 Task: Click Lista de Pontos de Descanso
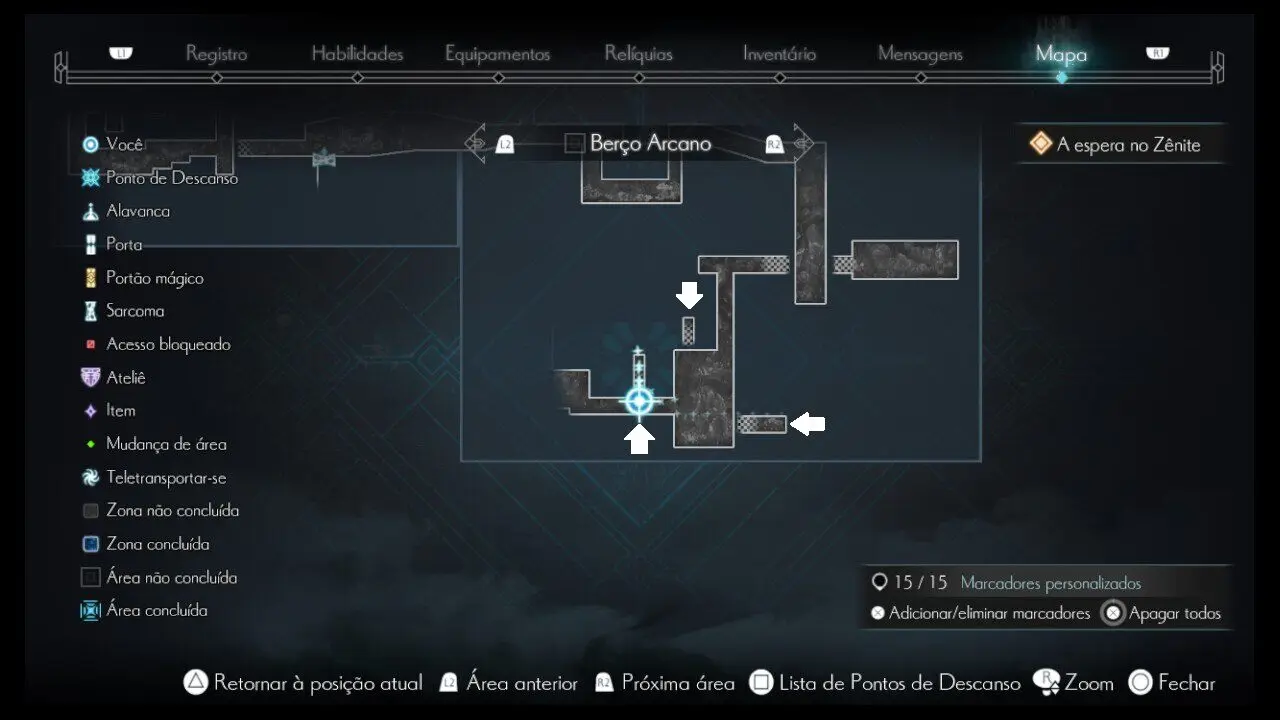[x=899, y=683]
